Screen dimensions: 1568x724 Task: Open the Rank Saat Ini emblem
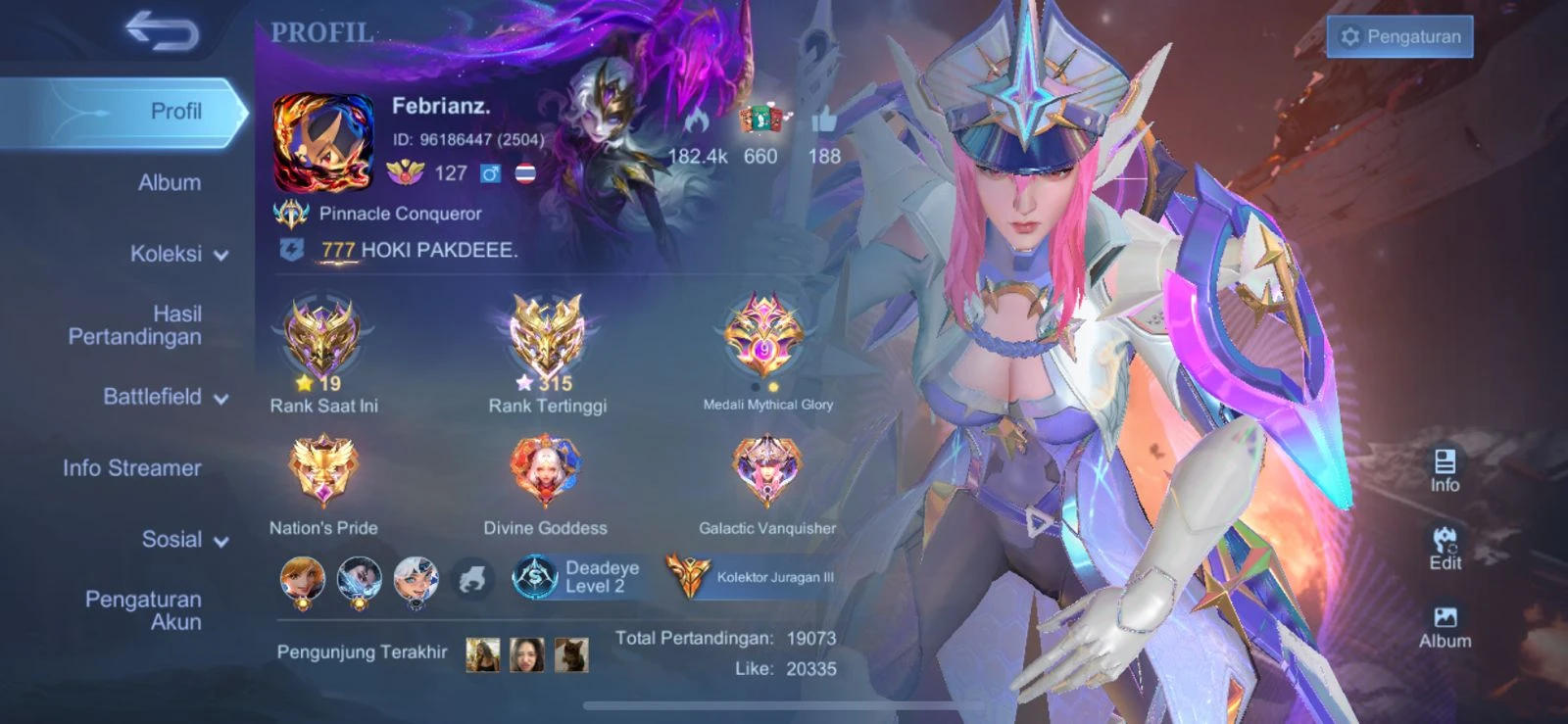pos(323,338)
